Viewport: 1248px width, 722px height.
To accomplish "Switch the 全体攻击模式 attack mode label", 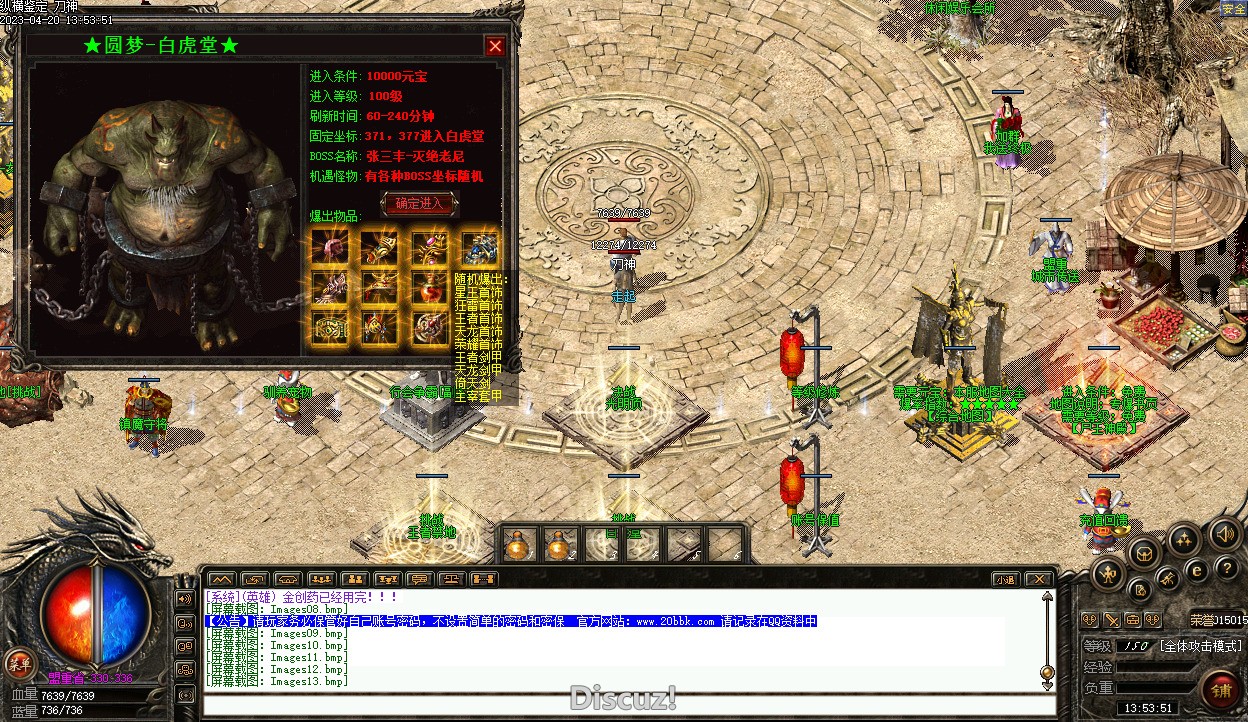I will click(1200, 647).
